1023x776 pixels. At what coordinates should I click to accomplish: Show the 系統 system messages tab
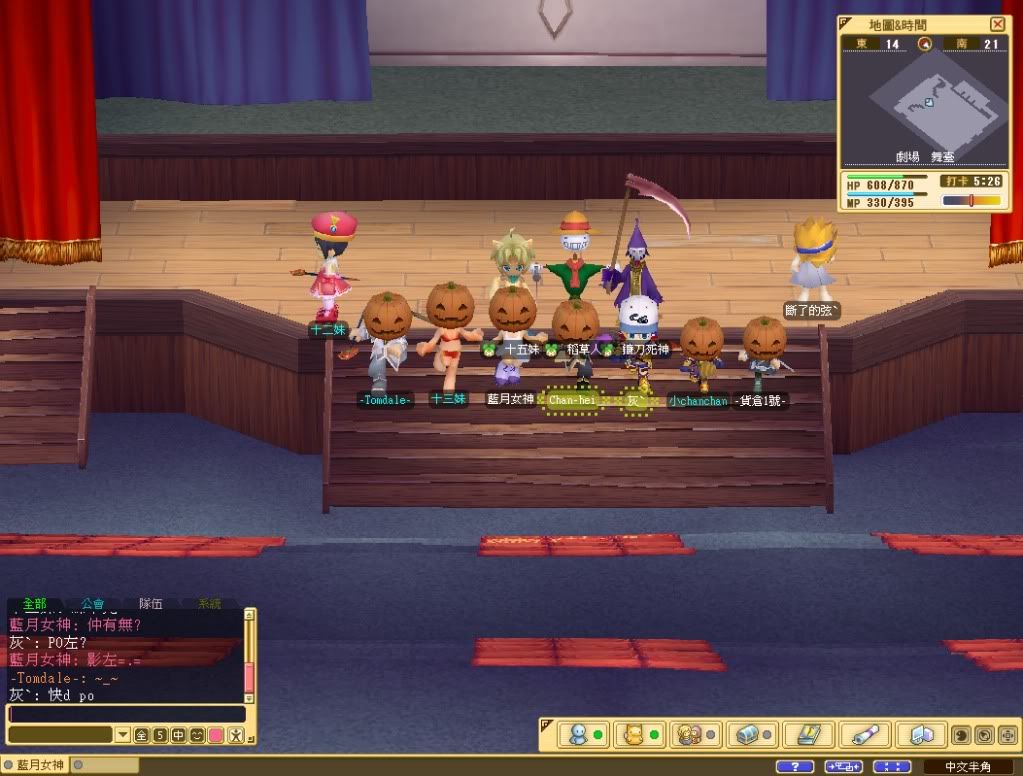pos(209,604)
